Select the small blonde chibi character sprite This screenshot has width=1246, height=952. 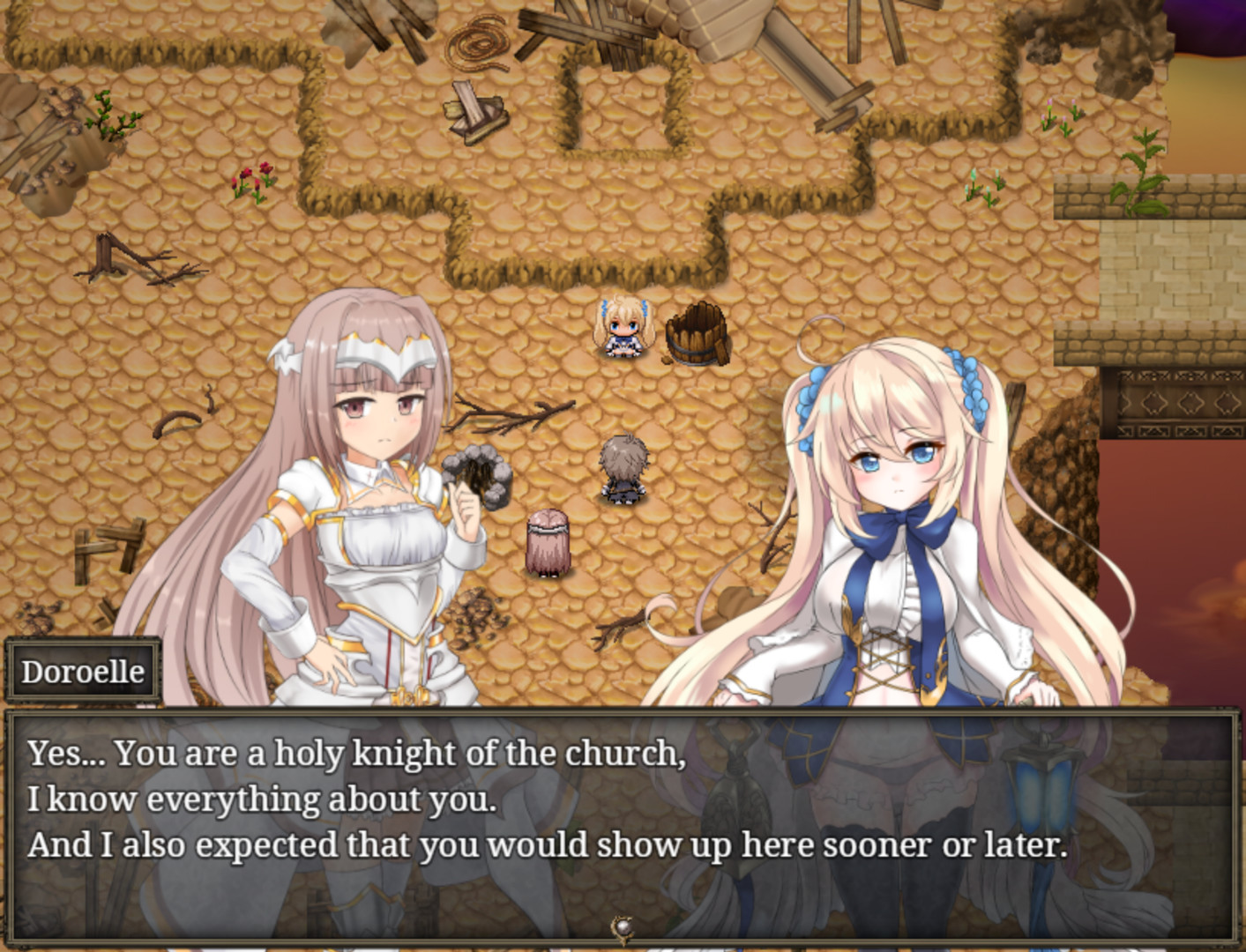tap(623, 331)
